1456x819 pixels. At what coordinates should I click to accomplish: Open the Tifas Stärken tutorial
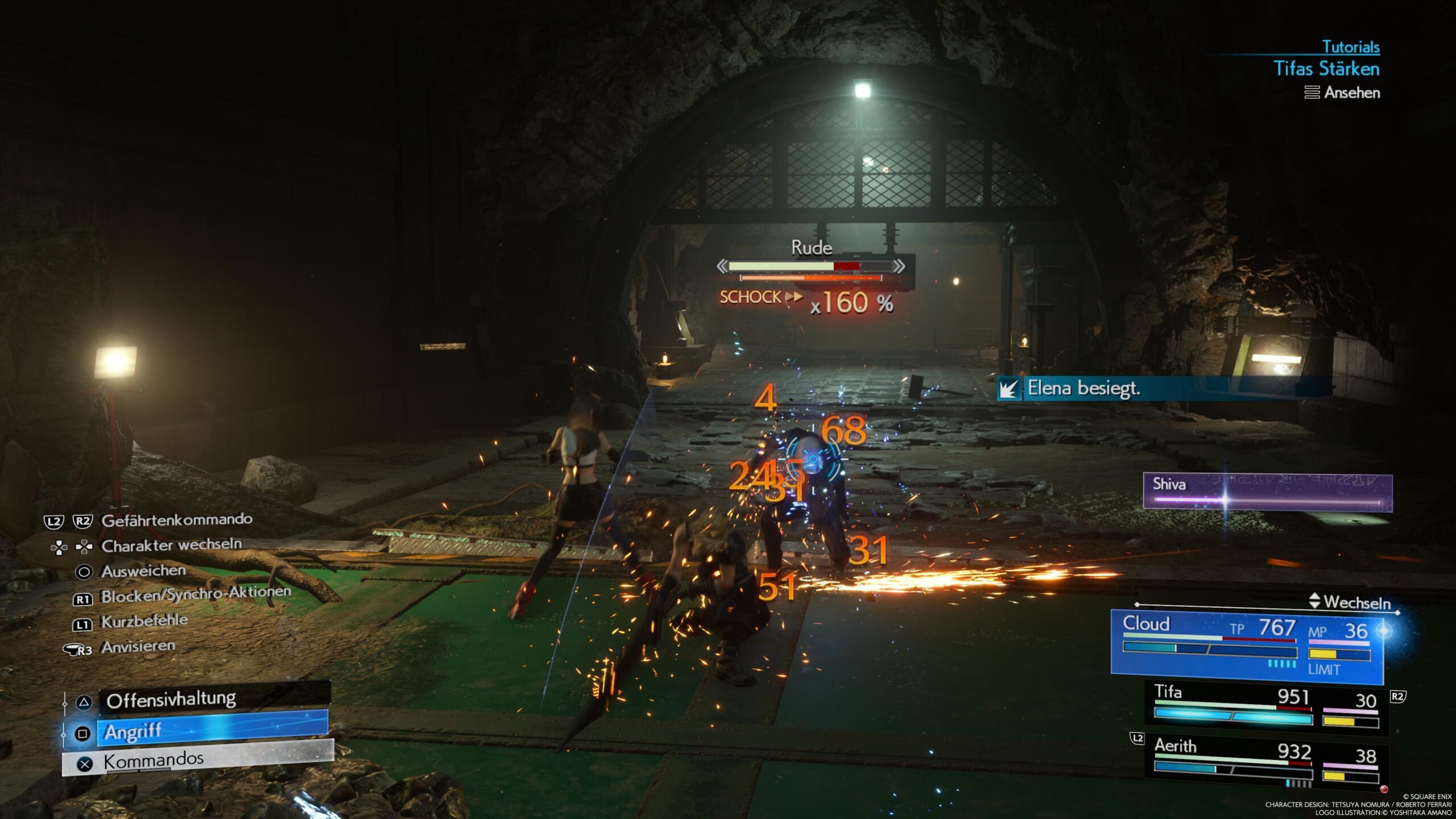pyautogui.click(x=1326, y=69)
